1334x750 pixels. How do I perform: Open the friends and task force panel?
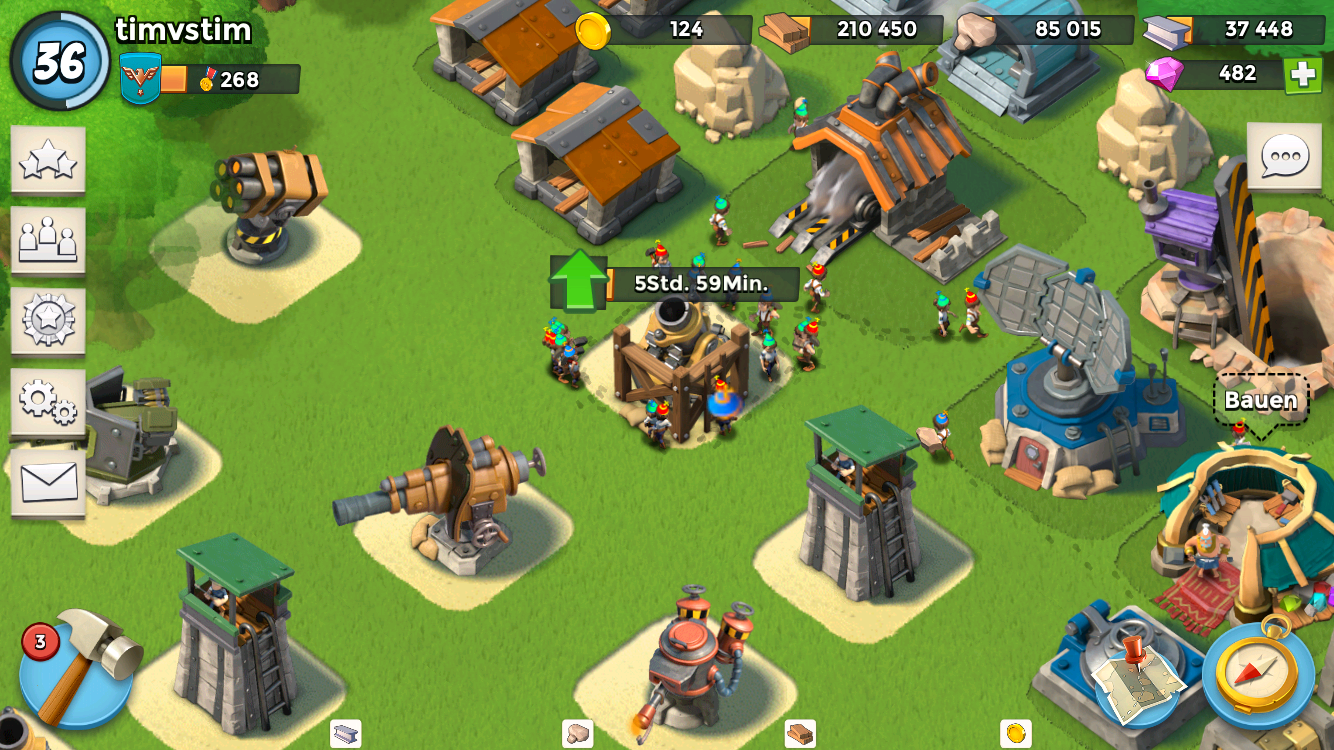pos(48,241)
